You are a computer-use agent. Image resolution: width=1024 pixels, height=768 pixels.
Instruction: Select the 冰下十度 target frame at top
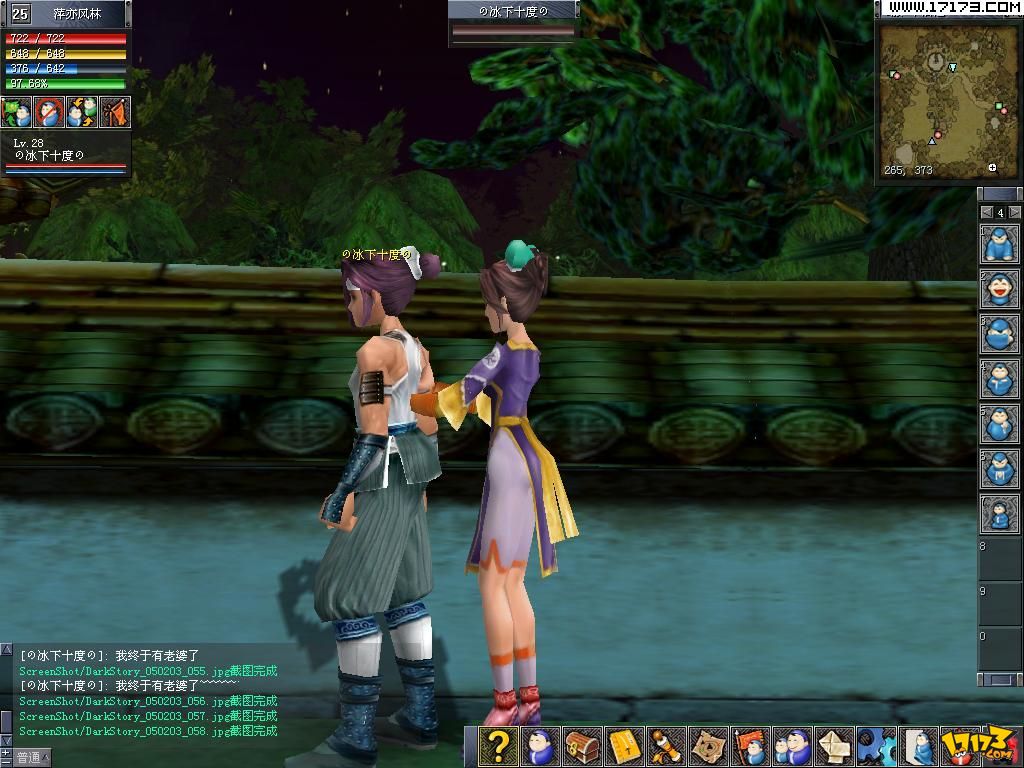pos(514,20)
